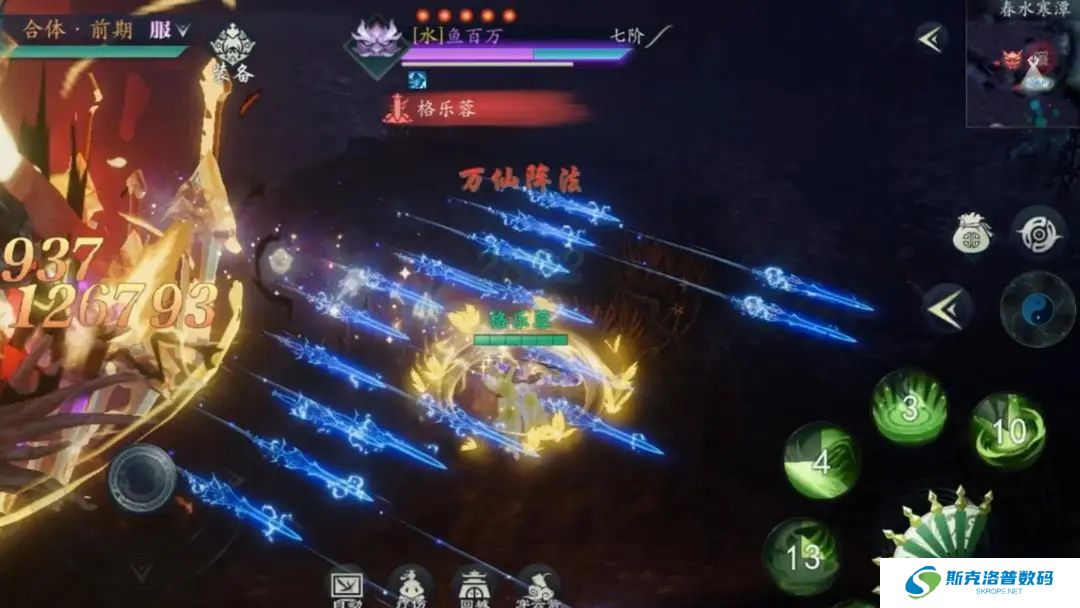1080x608 pixels.
Task: Select the meditating figure icon
Action: tap(410, 585)
